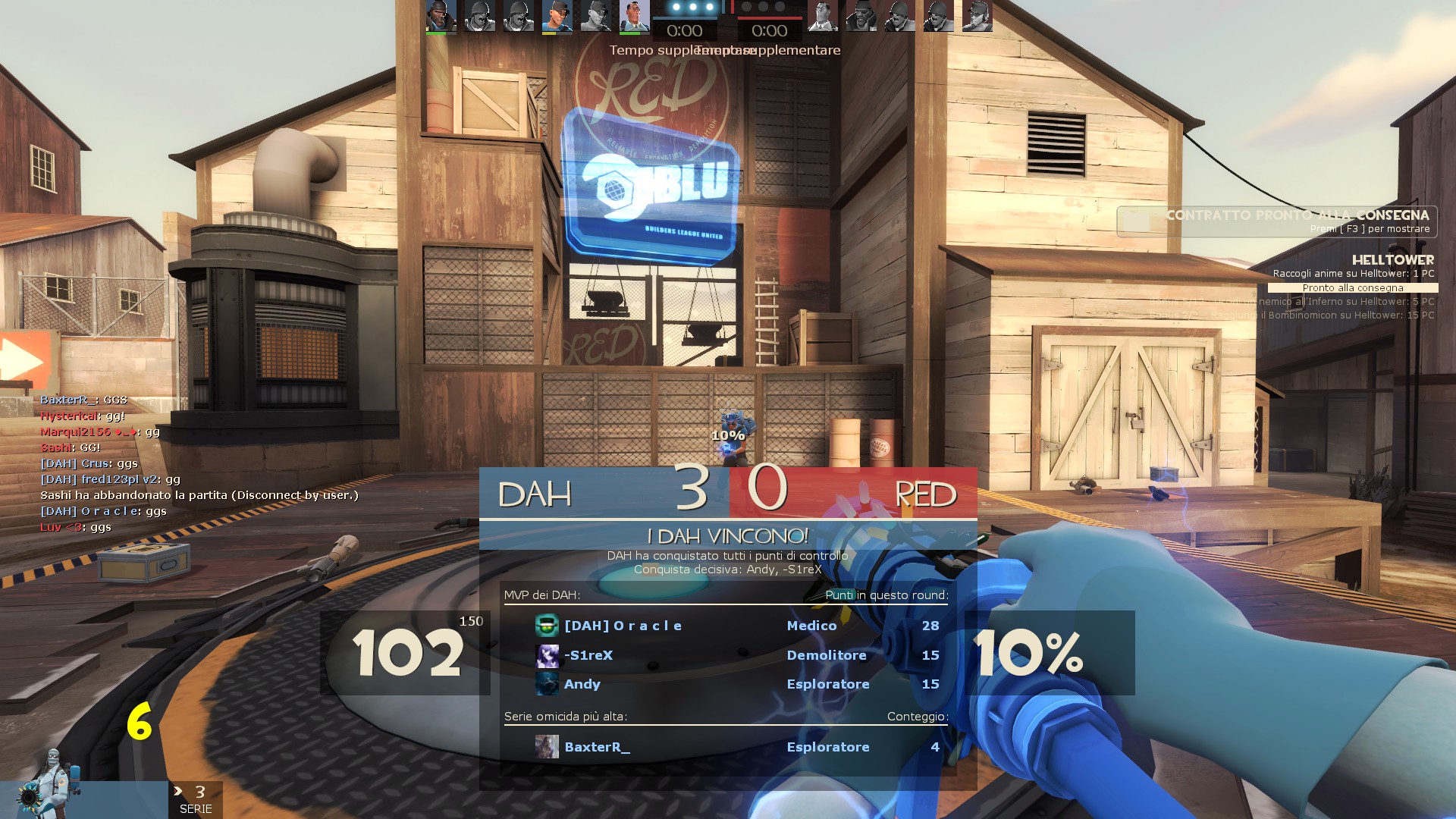Select the living BLU Demoman portrait
This screenshot has height=819, width=1456.
pyautogui.click(x=441, y=16)
